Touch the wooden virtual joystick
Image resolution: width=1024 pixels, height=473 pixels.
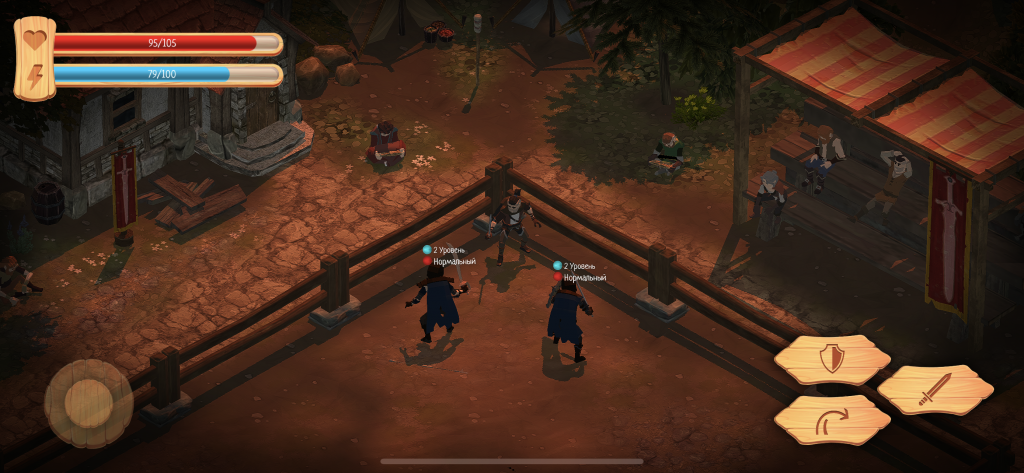pyautogui.click(x=88, y=403)
